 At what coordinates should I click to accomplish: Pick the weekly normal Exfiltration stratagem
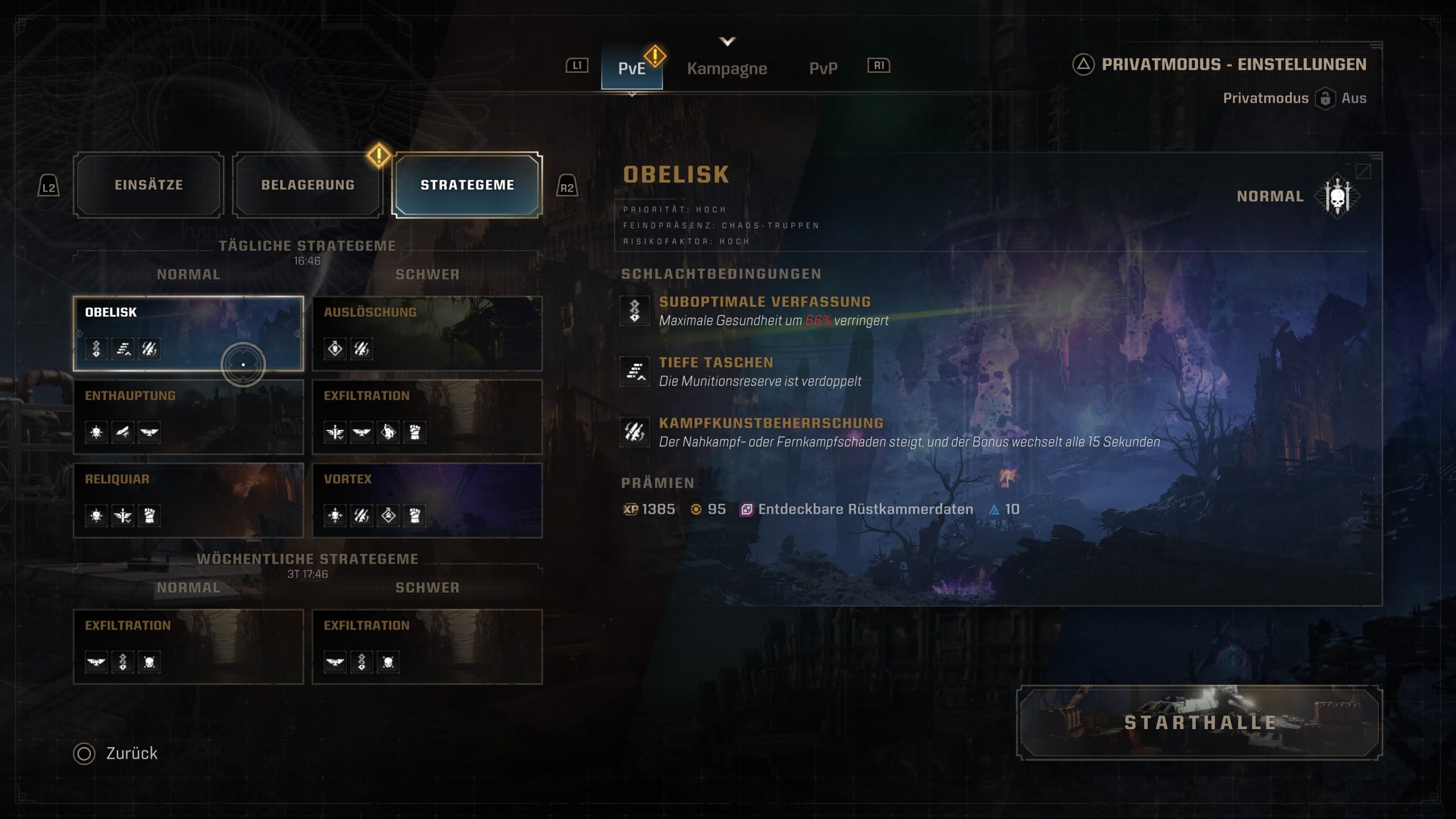pyautogui.click(x=188, y=647)
